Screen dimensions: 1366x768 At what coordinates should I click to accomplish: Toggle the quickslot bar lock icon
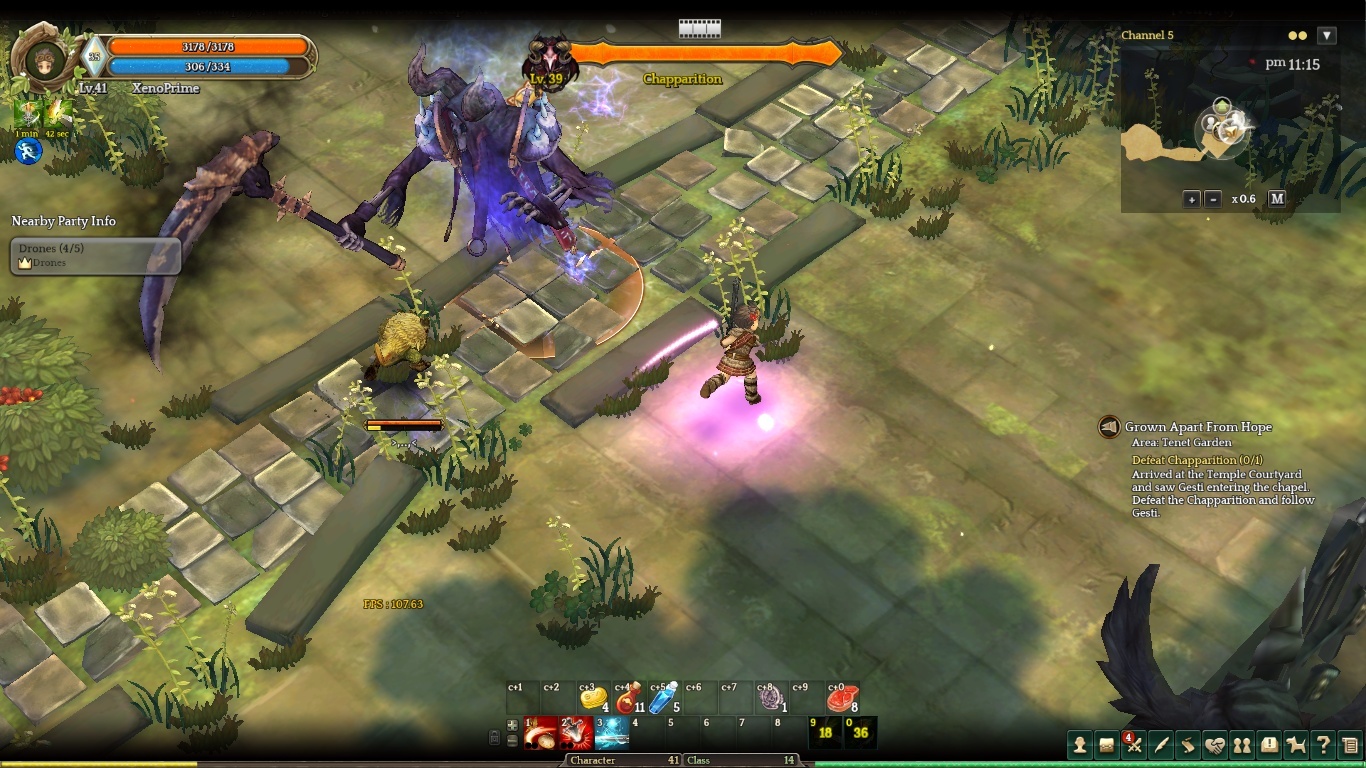pos(494,739)
